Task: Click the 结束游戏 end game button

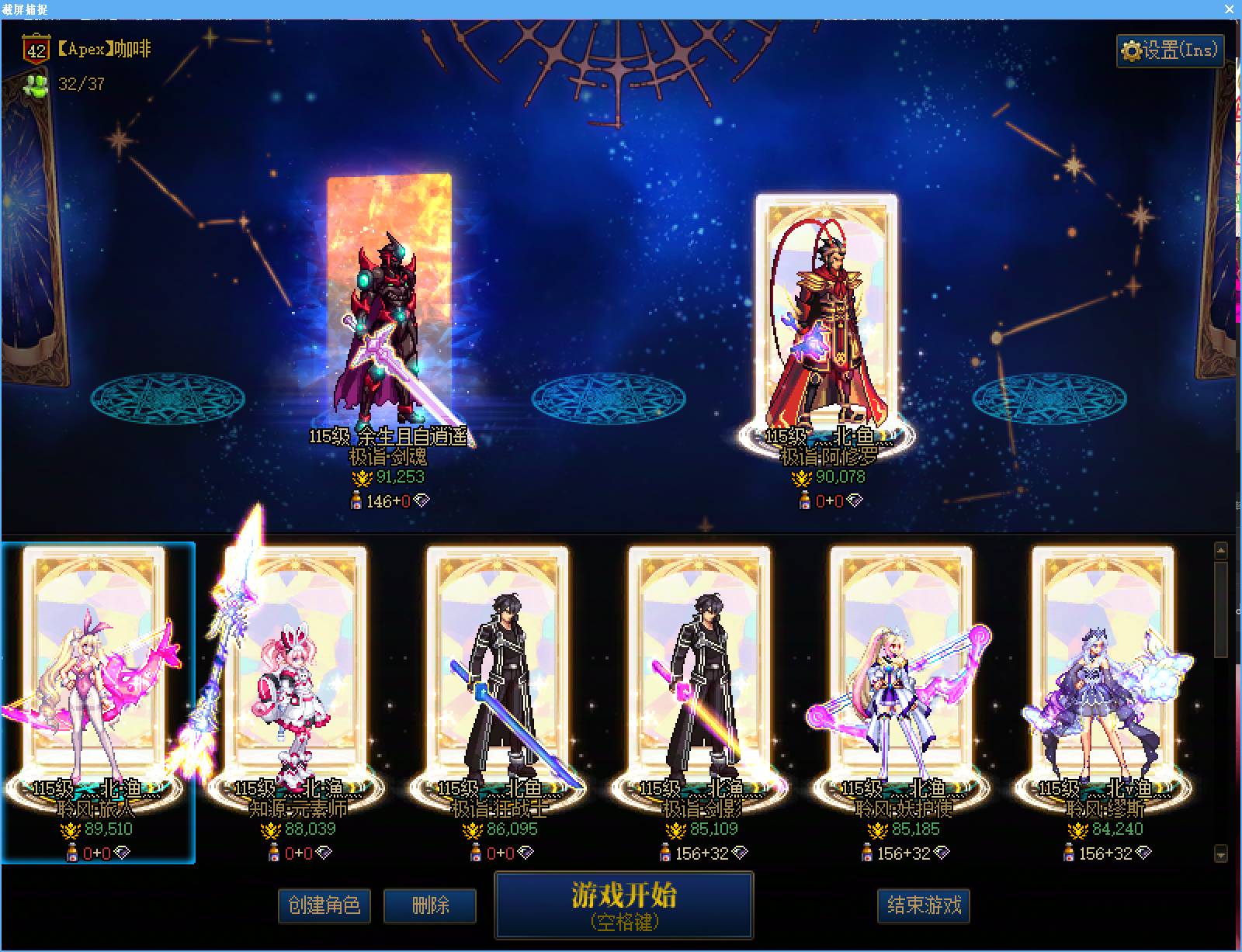Action: pos(923,906)
